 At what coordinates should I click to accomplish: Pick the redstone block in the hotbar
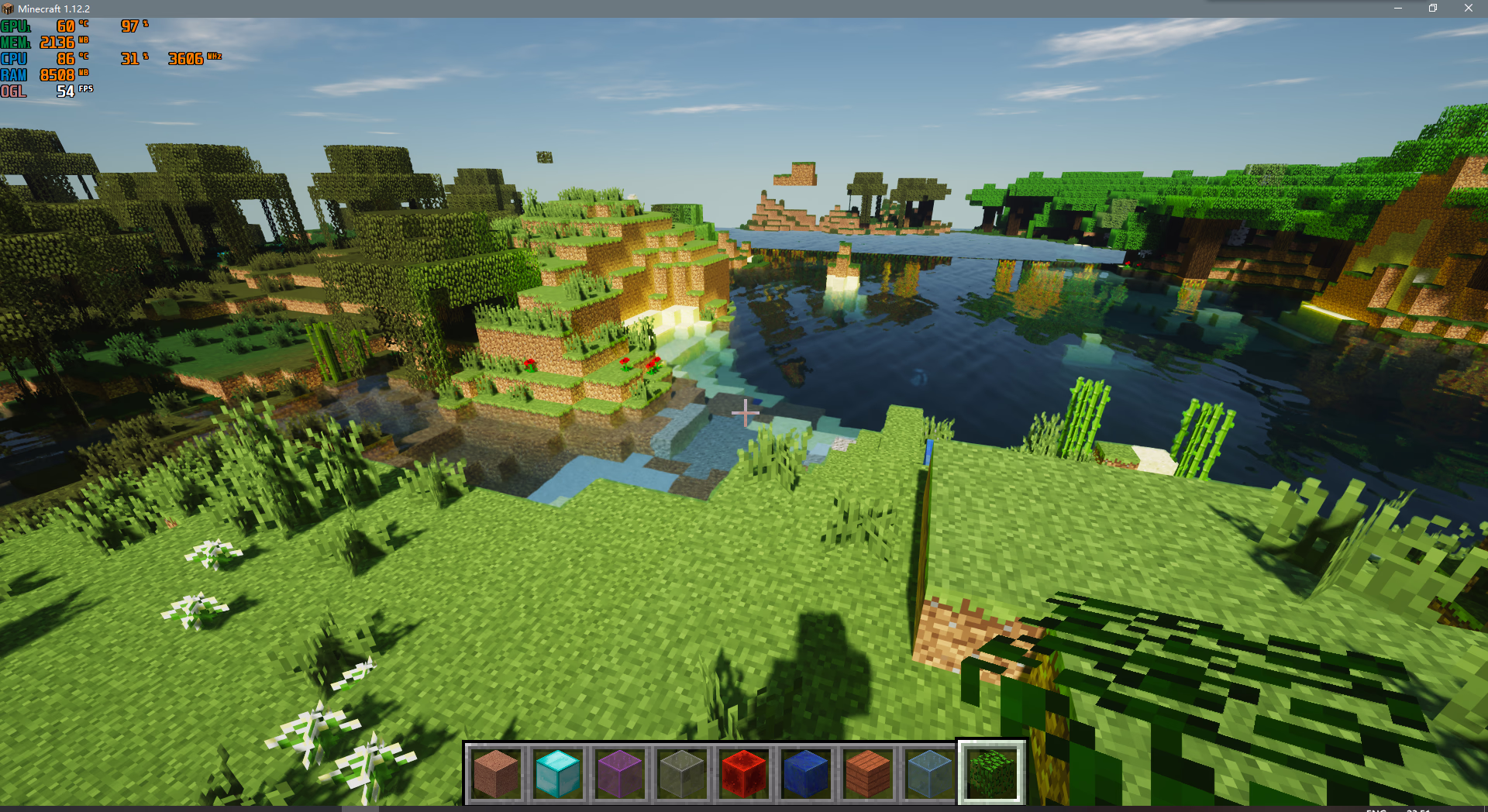(743, 772)
